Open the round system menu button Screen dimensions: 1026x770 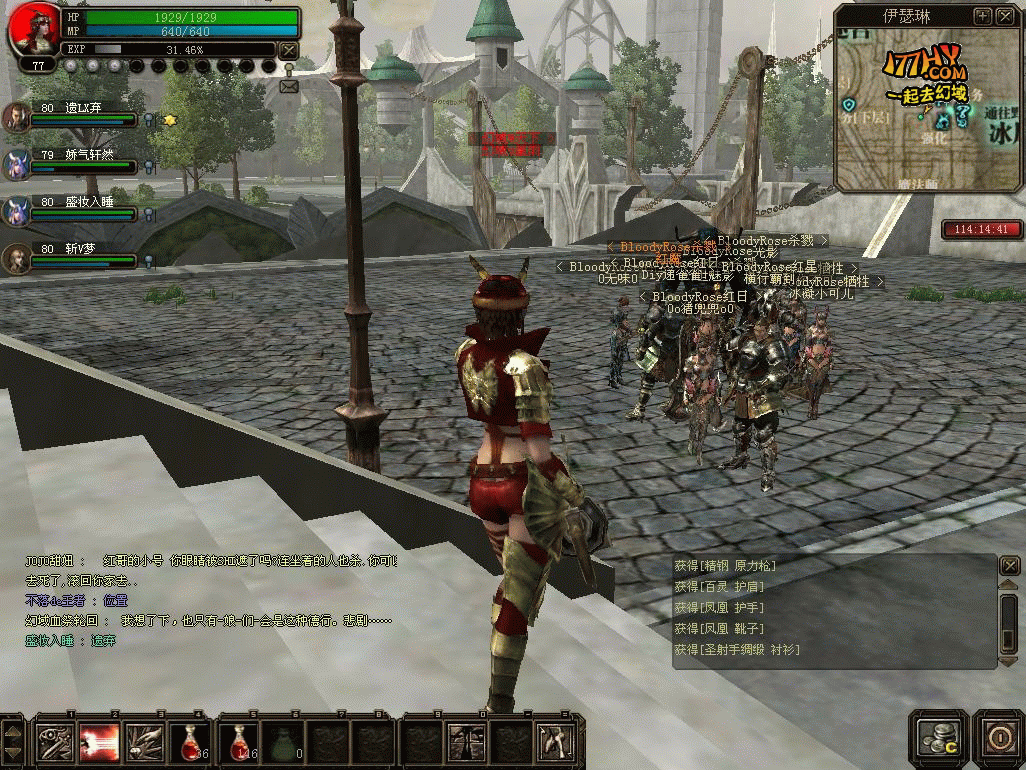[998, 737]
